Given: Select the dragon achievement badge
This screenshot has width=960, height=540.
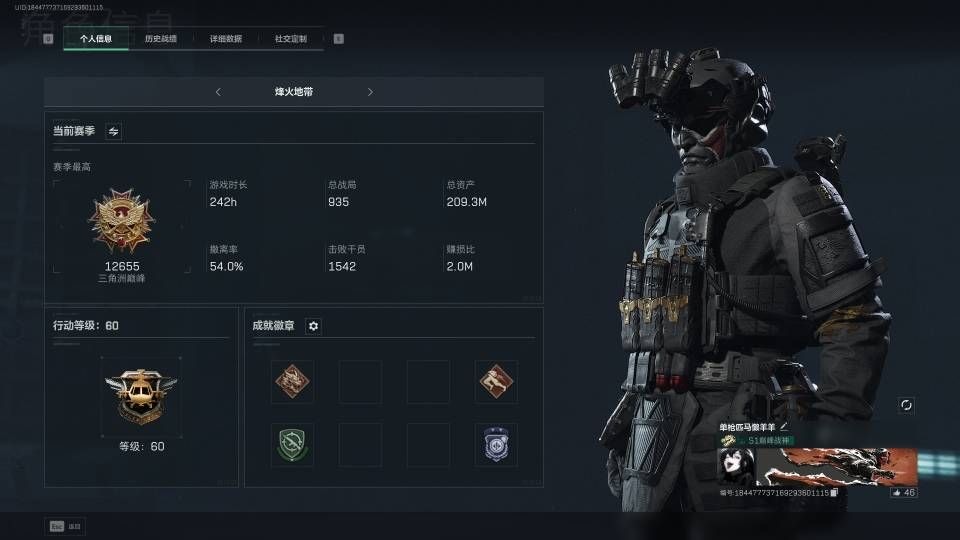Looking at the screenshot, I should tap(292, 381).
